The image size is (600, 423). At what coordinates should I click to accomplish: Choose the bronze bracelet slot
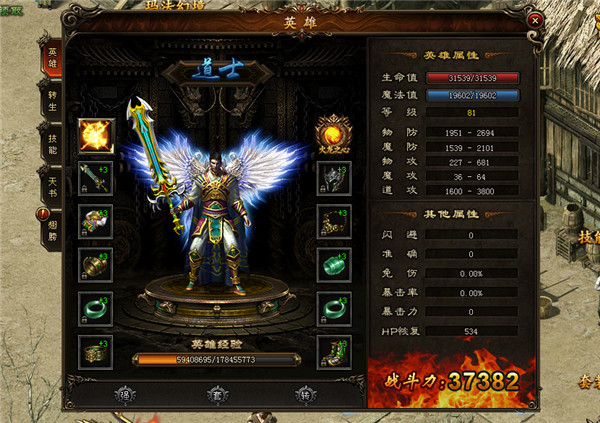(96, 264)
